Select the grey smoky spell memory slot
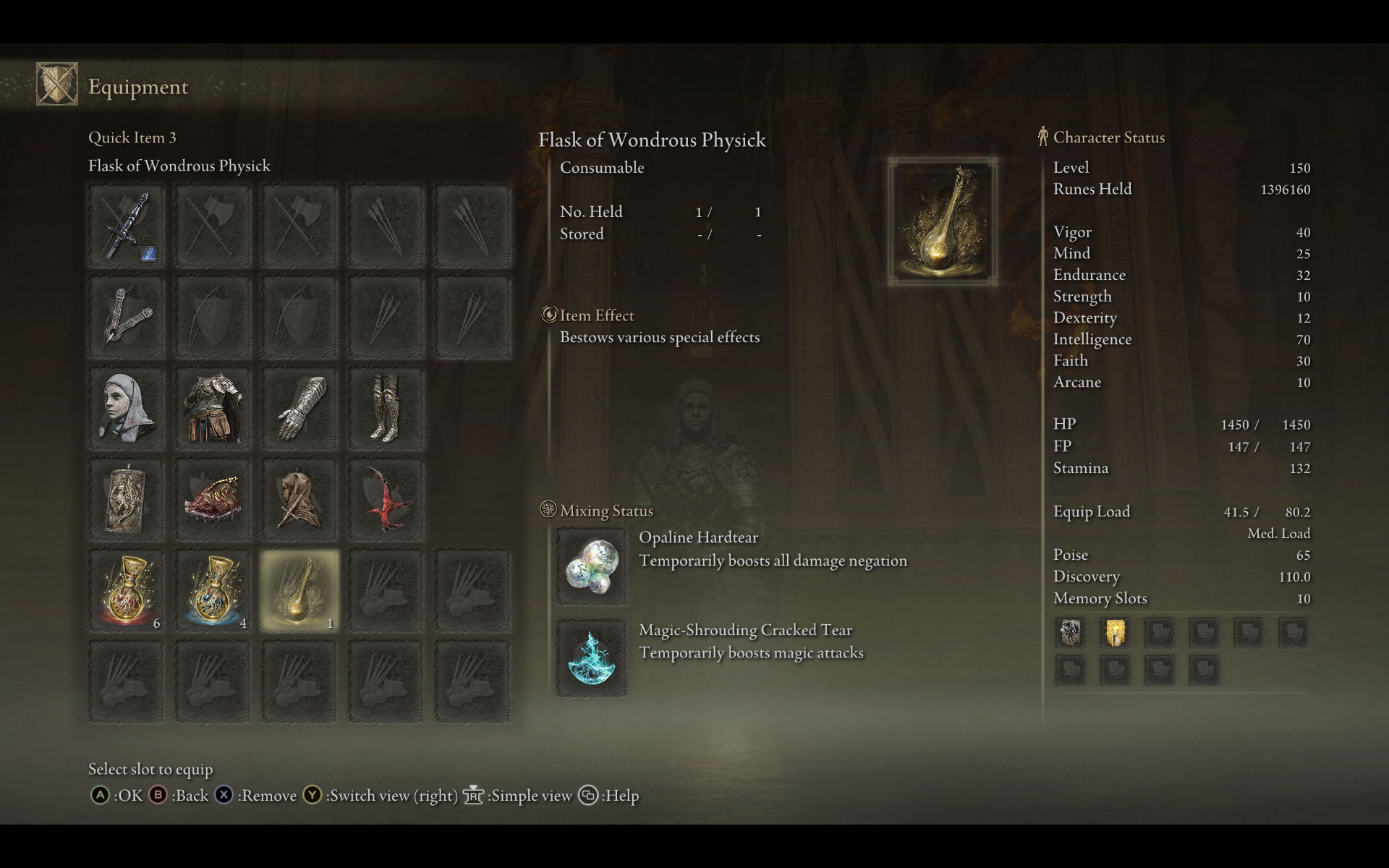 click(x=1071, y=633)
